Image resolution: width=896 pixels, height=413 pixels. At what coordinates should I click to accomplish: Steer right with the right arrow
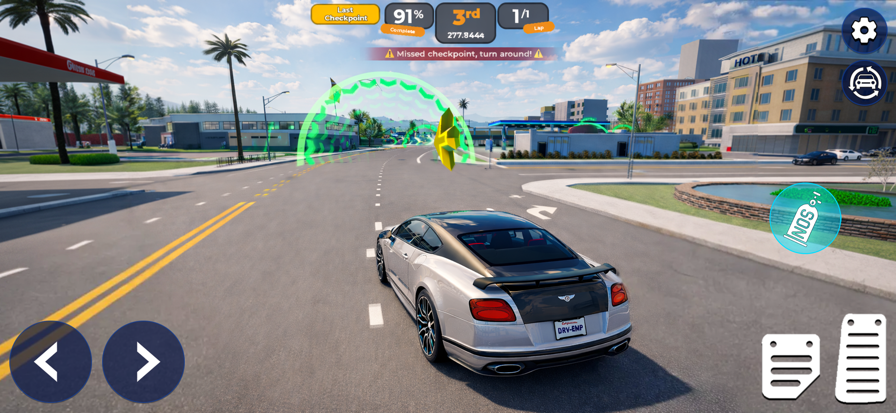(x=143, y=361)
